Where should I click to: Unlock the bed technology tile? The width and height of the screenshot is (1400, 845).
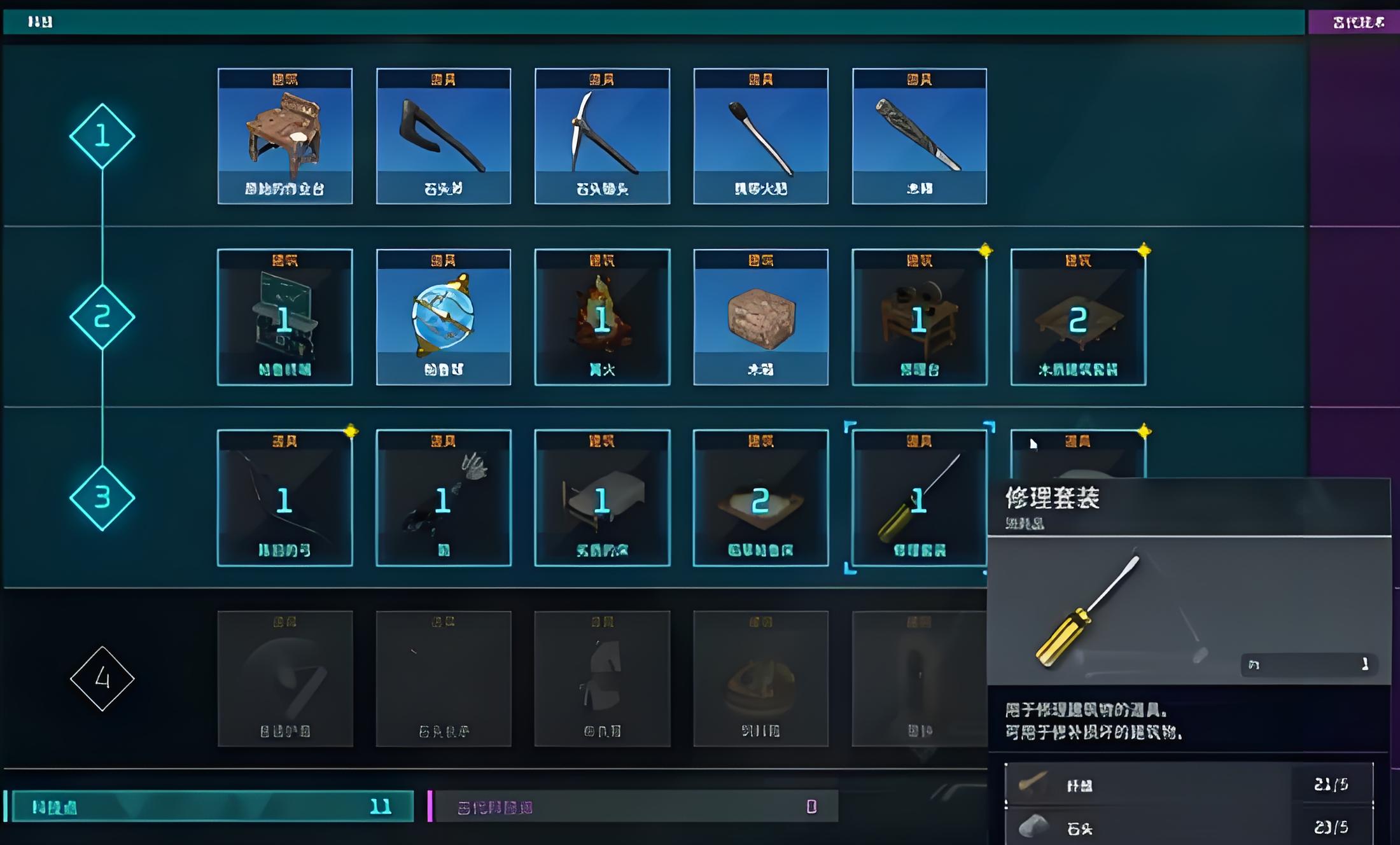(602, 498)
